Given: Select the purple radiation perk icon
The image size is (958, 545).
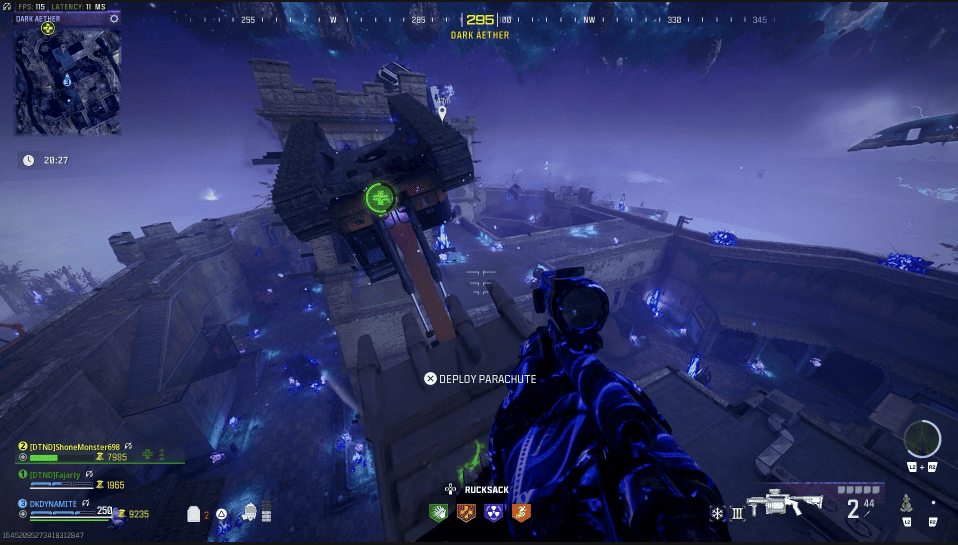Looking at the screenshot, I should click(x=493, y=513).
